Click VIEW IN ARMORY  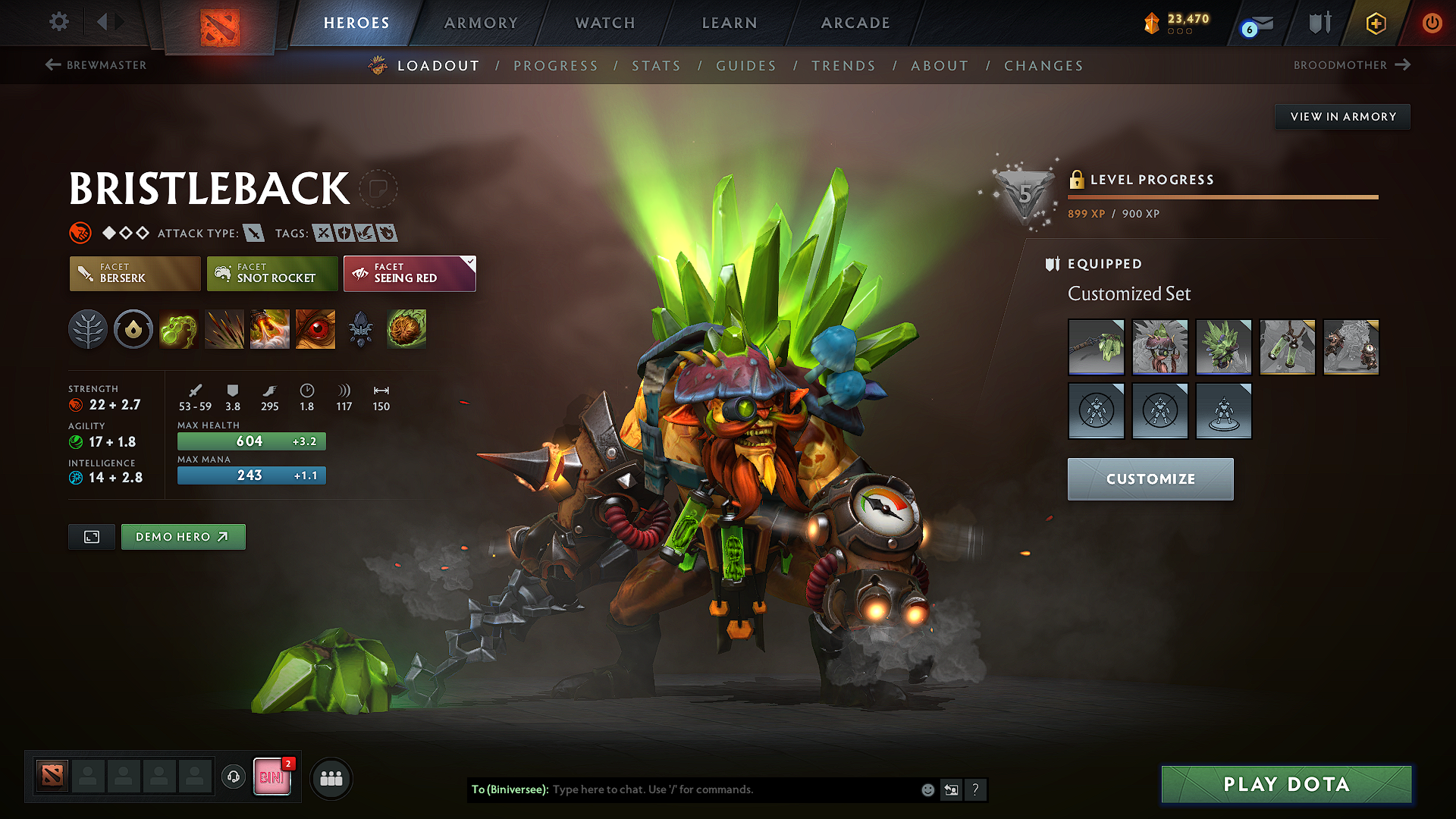(1342, 116)
